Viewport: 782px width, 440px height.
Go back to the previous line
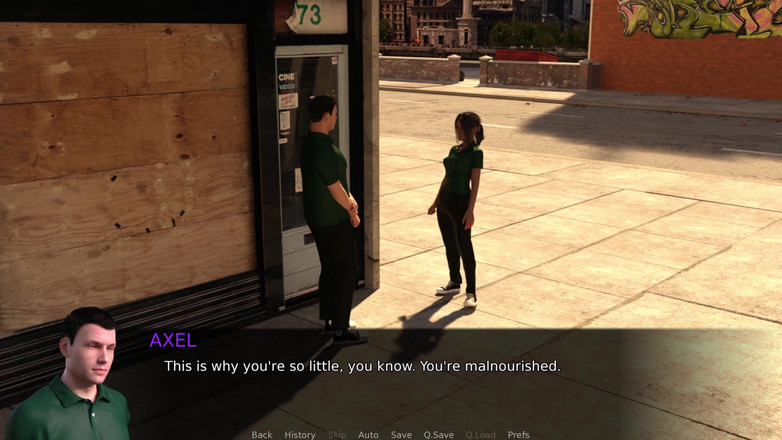[x=262, y=435]
